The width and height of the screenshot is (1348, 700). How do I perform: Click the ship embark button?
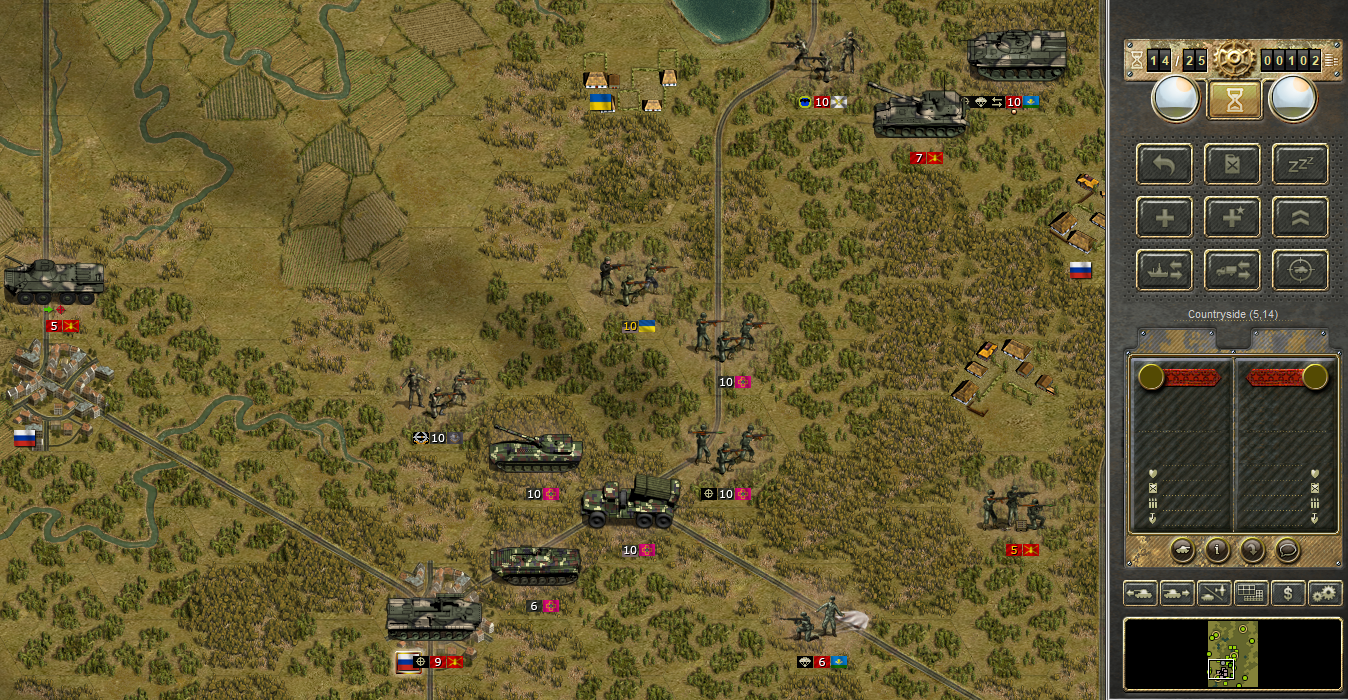coord(1164,270)
